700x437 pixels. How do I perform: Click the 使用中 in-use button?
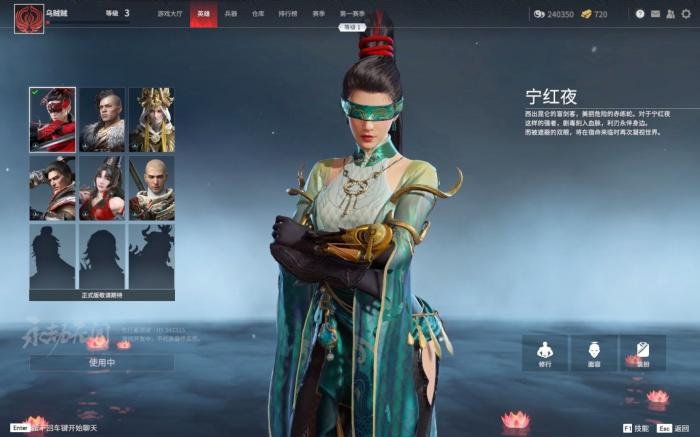tap(102, 363)
